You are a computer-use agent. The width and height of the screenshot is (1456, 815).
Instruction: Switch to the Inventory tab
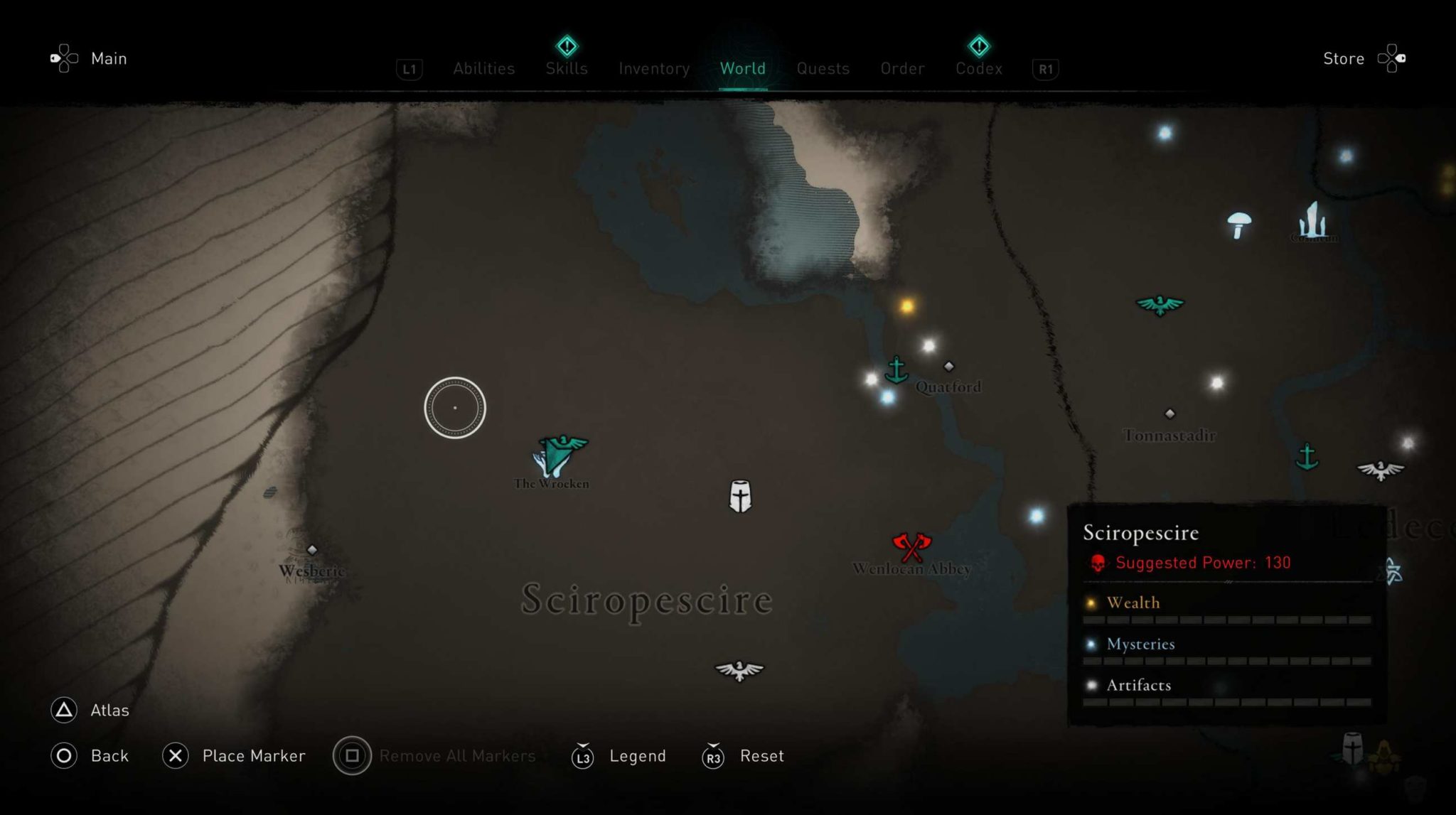pyautogui.click(x=653, y=68)
